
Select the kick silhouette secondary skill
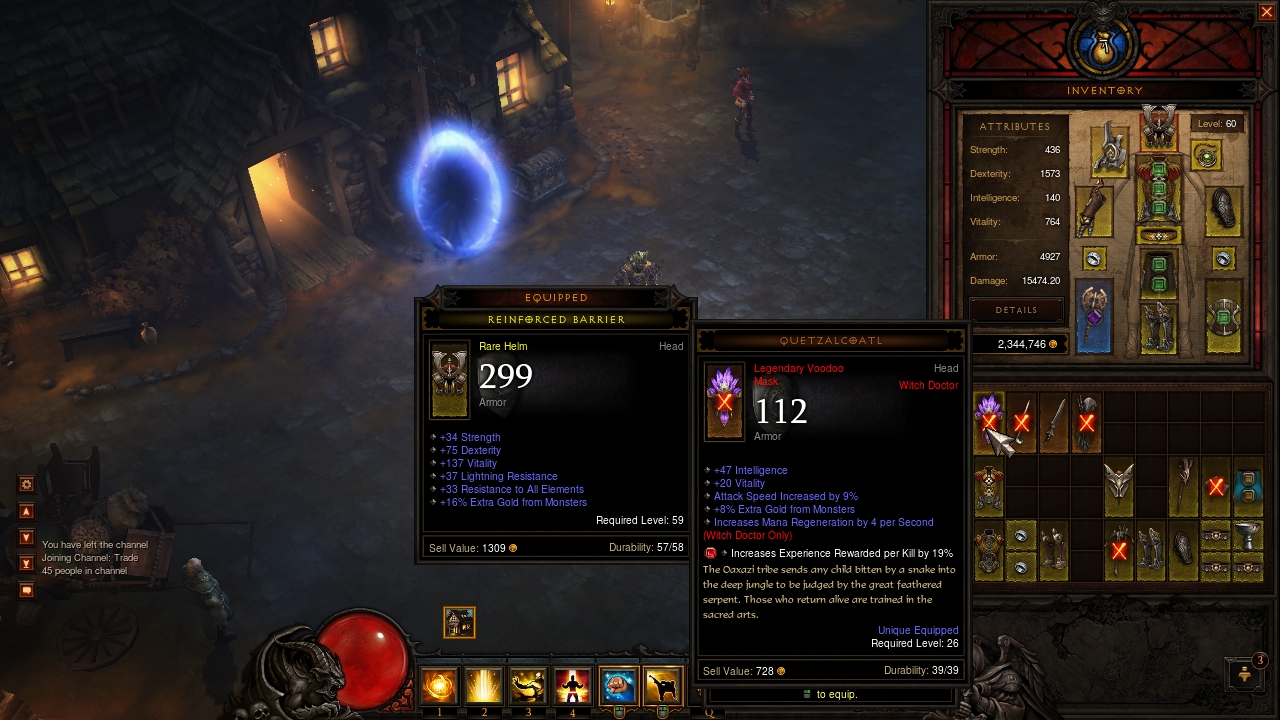tap(663, 686)
